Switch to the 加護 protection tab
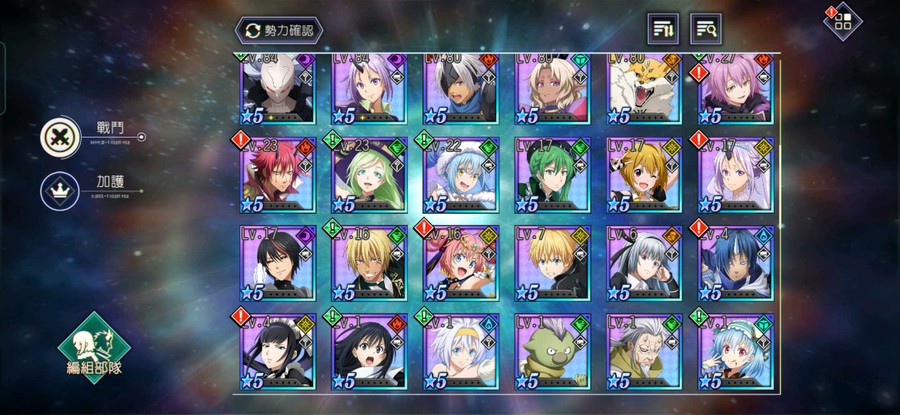Screen dimensions: 900x415 point(61,192)
